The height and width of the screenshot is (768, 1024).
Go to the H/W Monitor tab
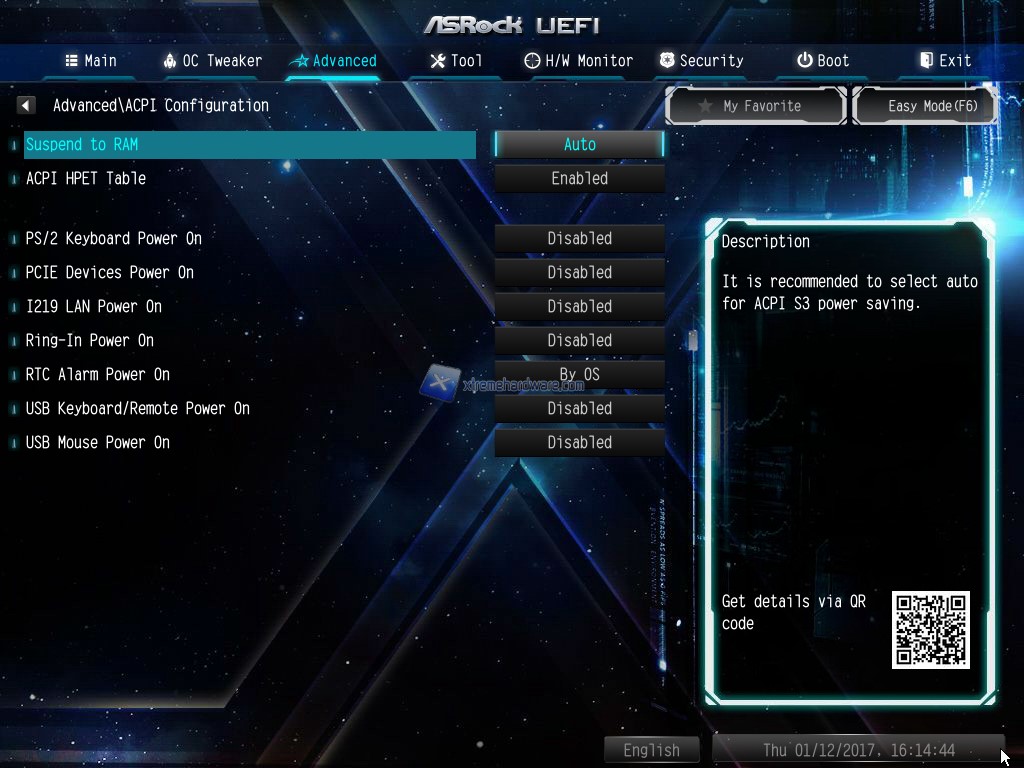(x=579, y=60)
